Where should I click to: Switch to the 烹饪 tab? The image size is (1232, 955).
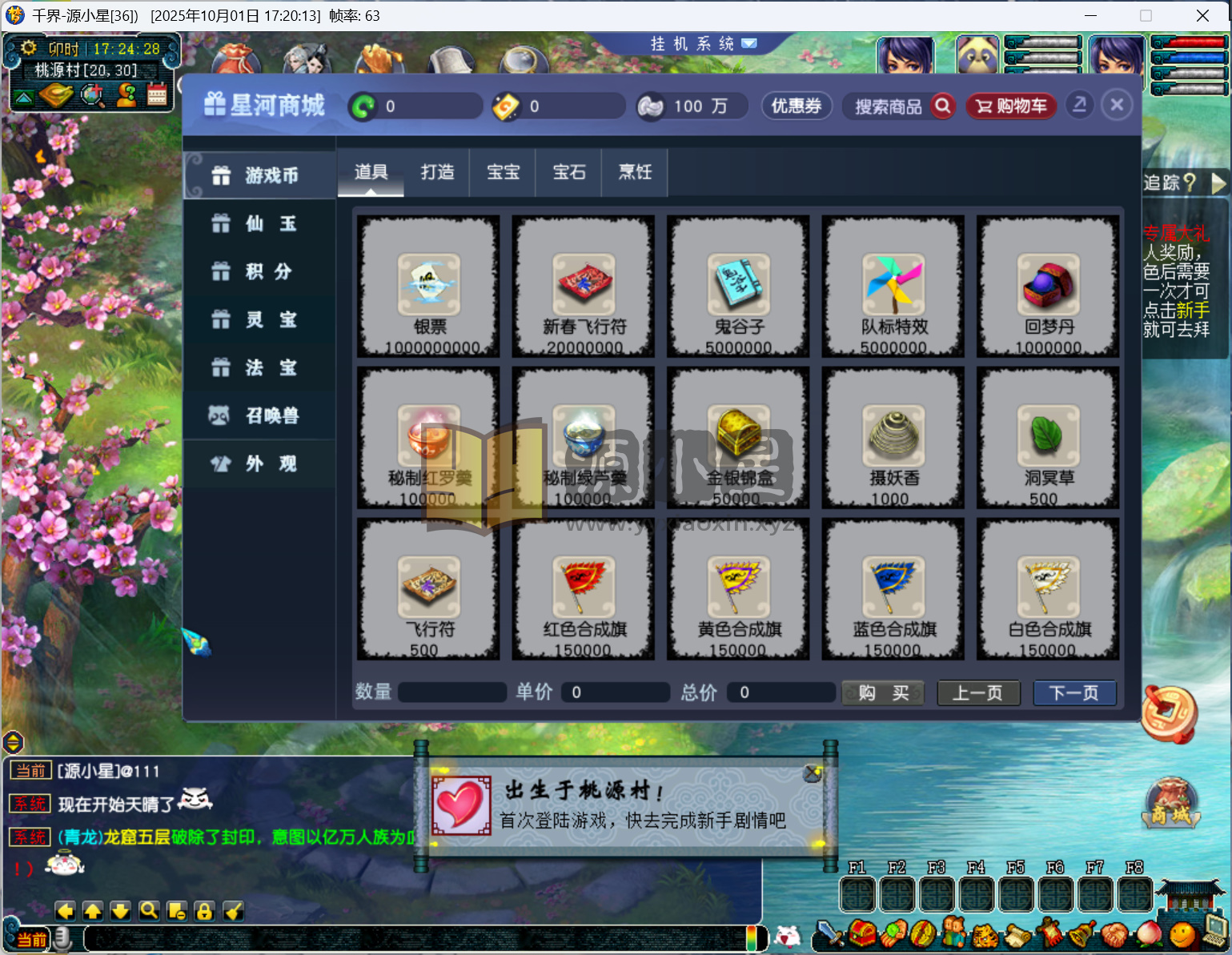coord(634,172)
